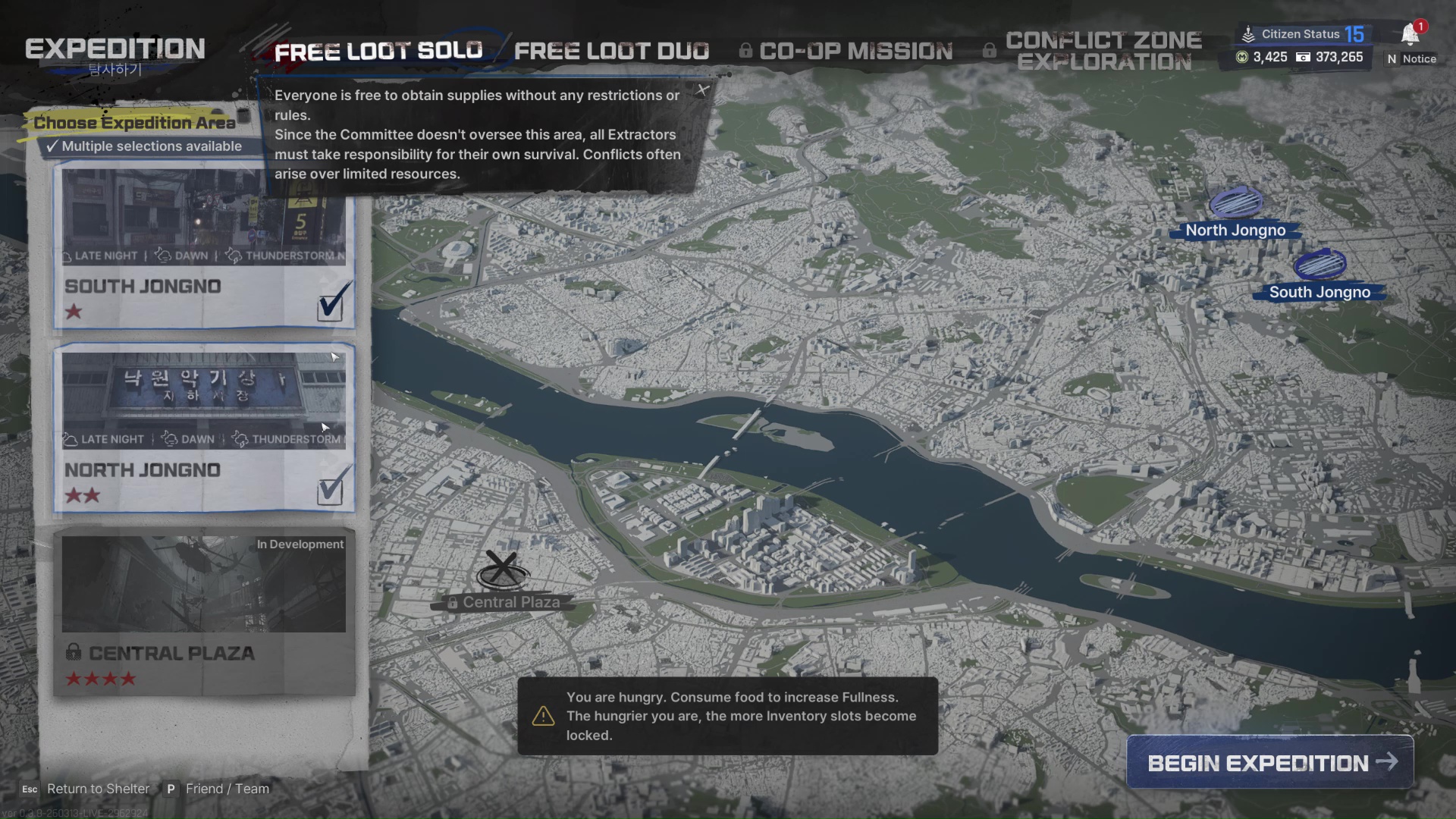Screen dimensions: 1456x819
Task: Switch to the Free Loot Duo tab
Action: click(611, 51)
